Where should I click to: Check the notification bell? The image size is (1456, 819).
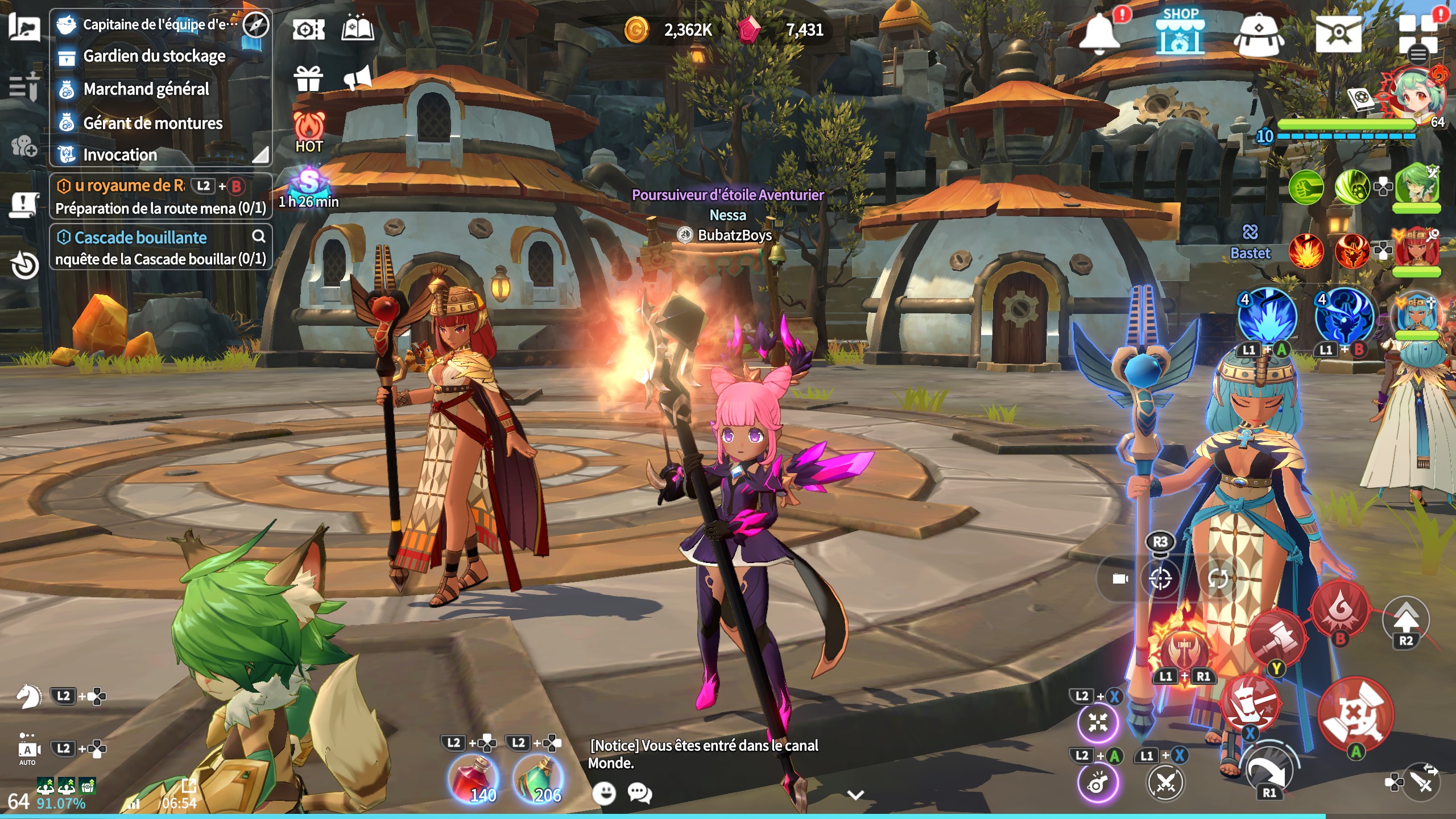[1099, 32]
